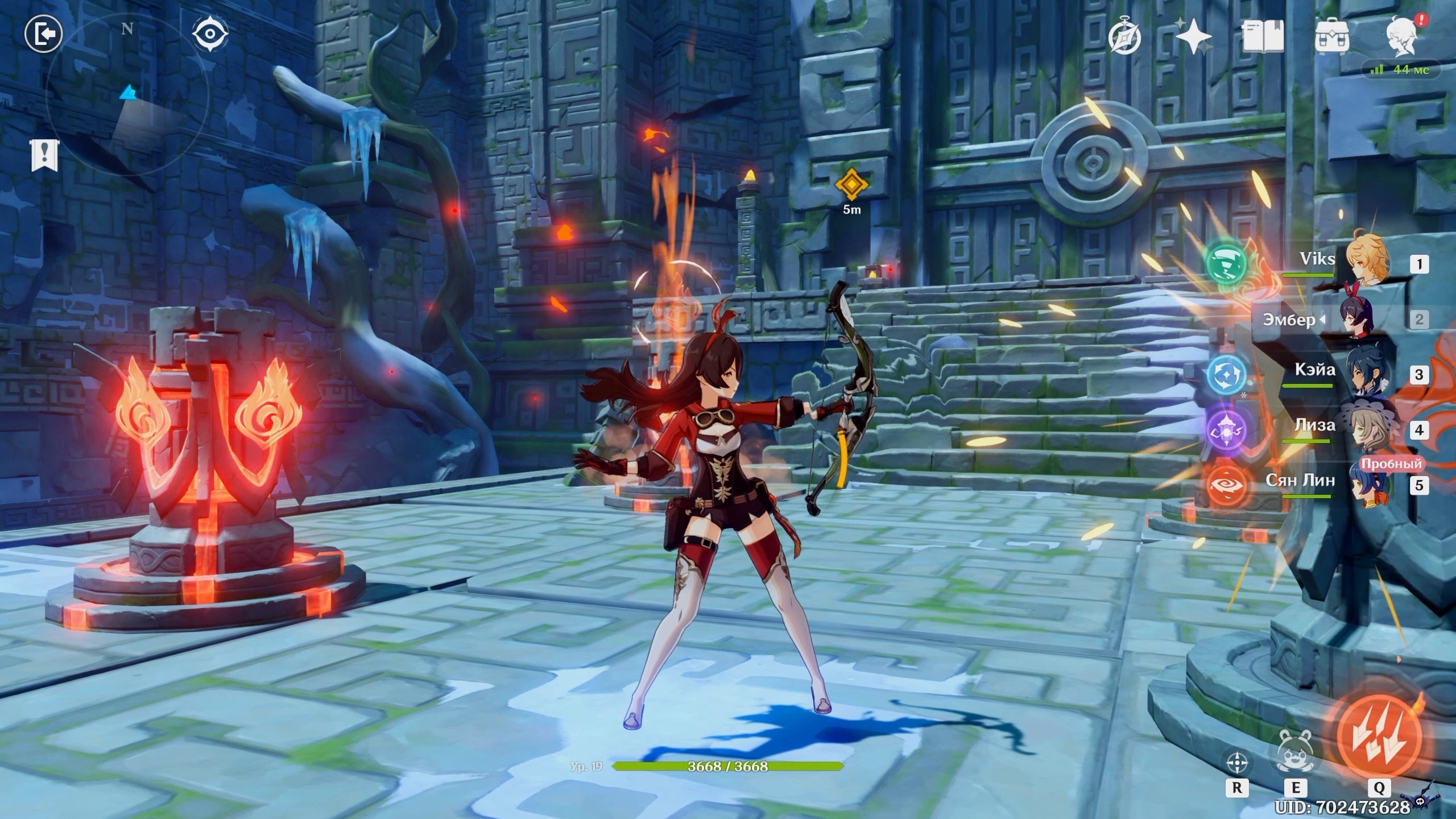This screenshot has height=819, width=1456.
Task: Toggle the eye-shaped view icon
Action: coord(210,34)
